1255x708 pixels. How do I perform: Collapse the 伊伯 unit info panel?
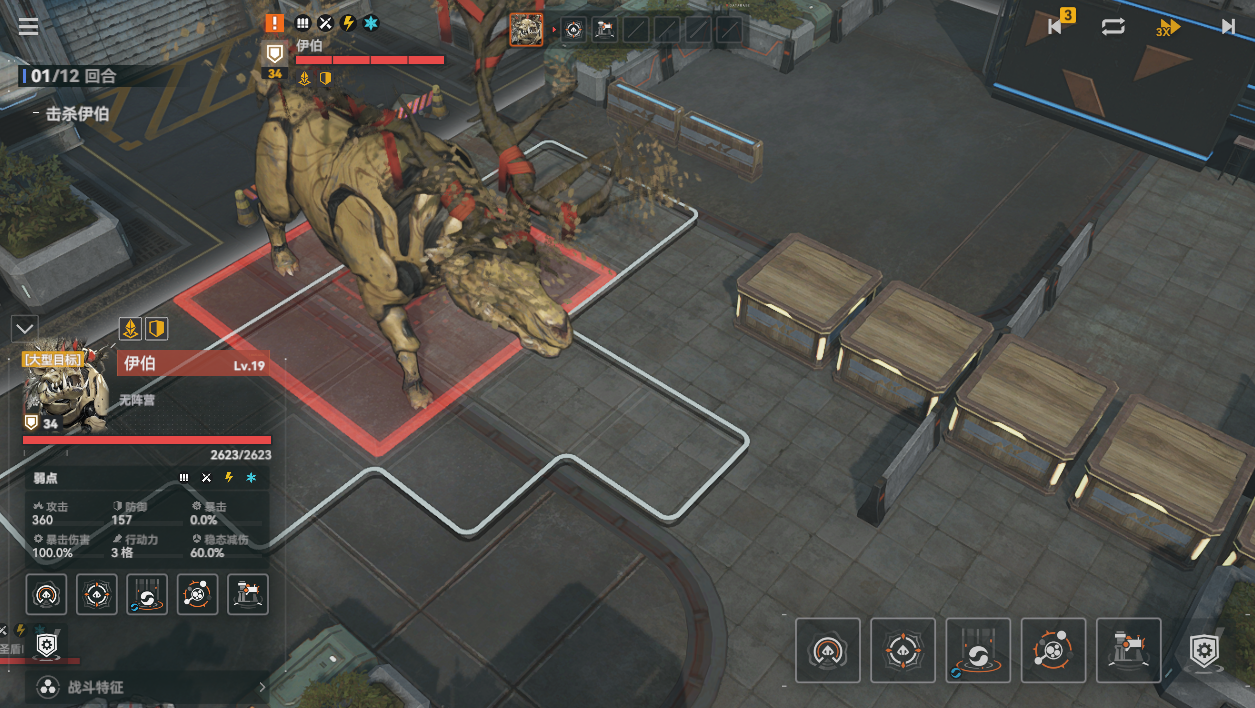coord(25,327)
